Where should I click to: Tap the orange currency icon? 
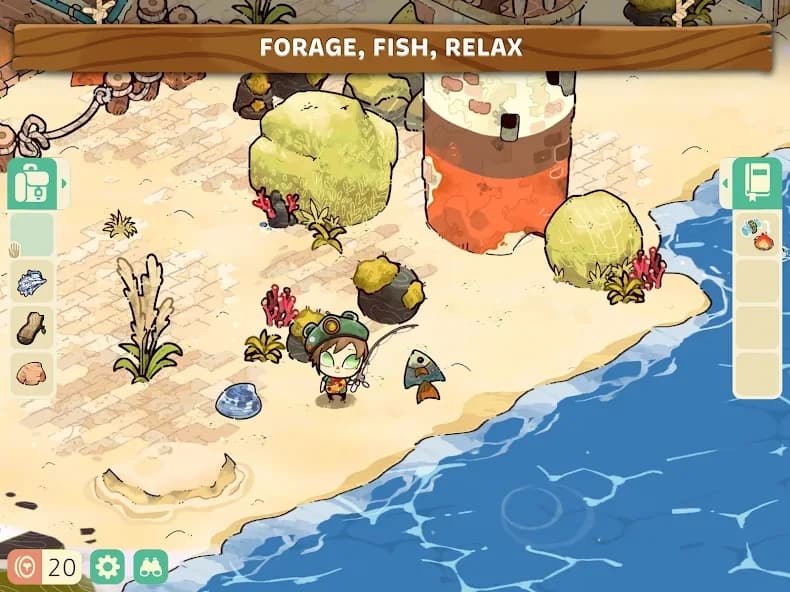[26, 567]
